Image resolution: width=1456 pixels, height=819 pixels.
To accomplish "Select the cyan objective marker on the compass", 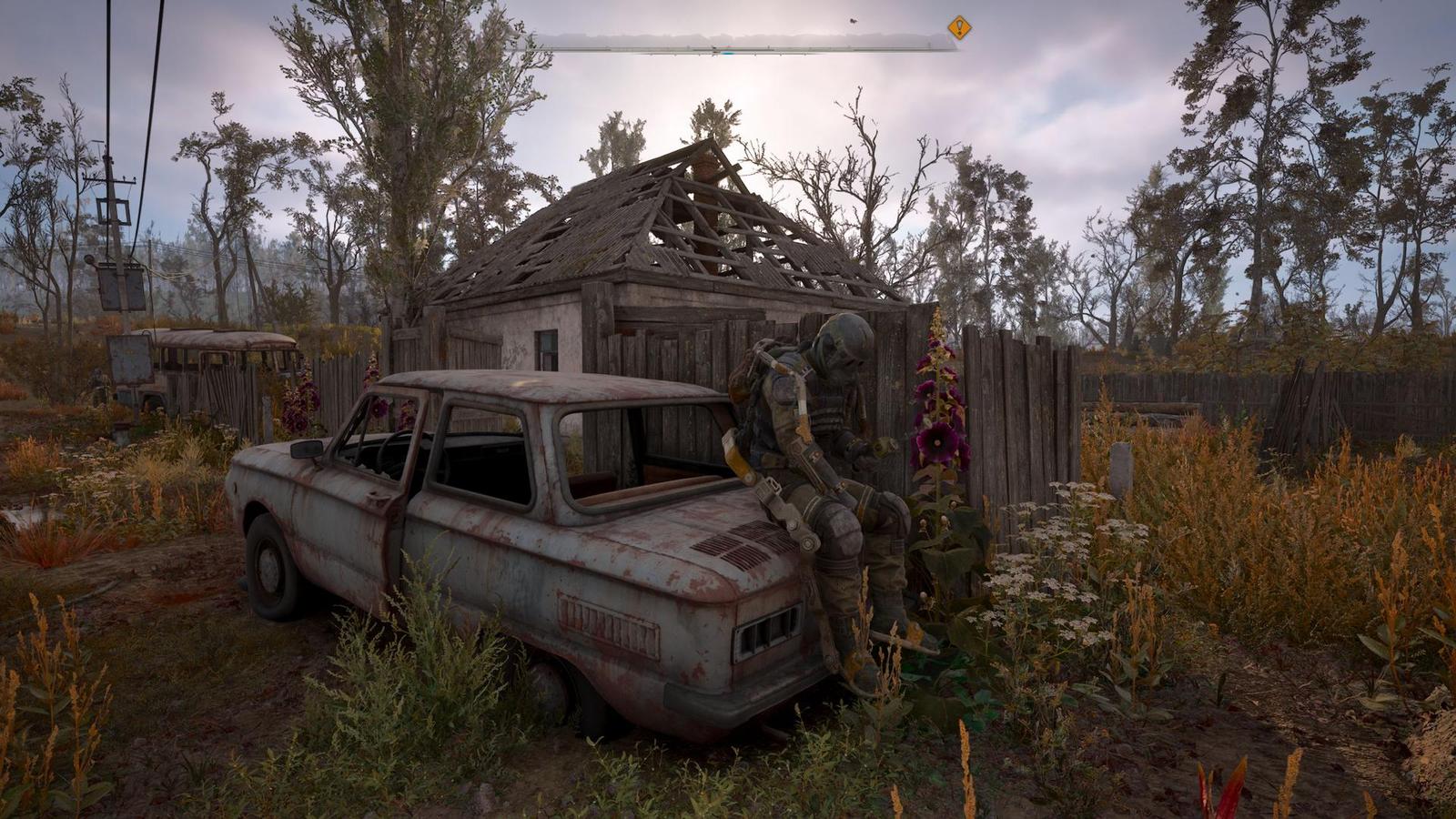I will (728, 52).
